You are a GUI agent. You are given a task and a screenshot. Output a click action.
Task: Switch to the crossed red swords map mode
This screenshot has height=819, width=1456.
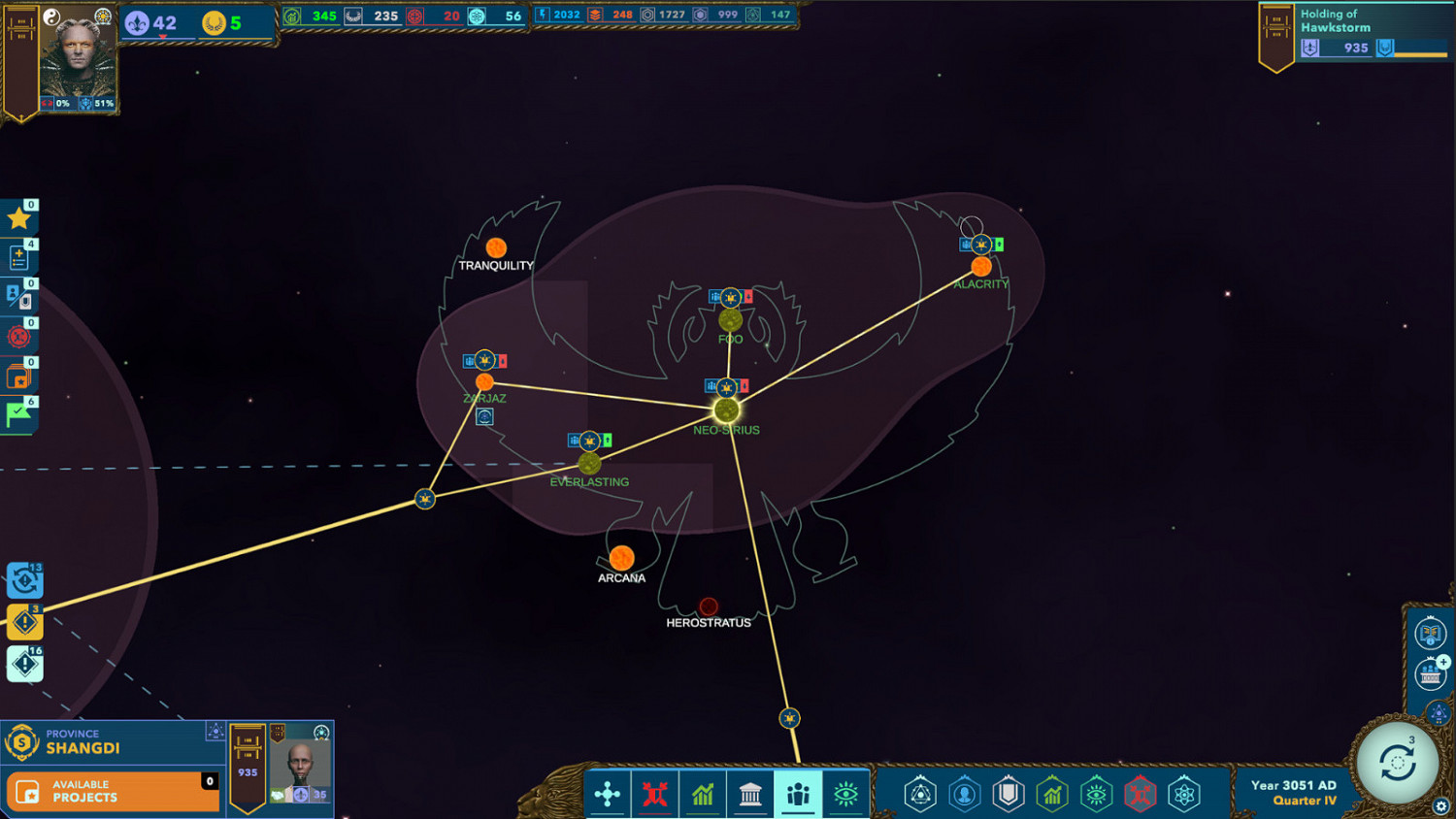tap(655, 795)
